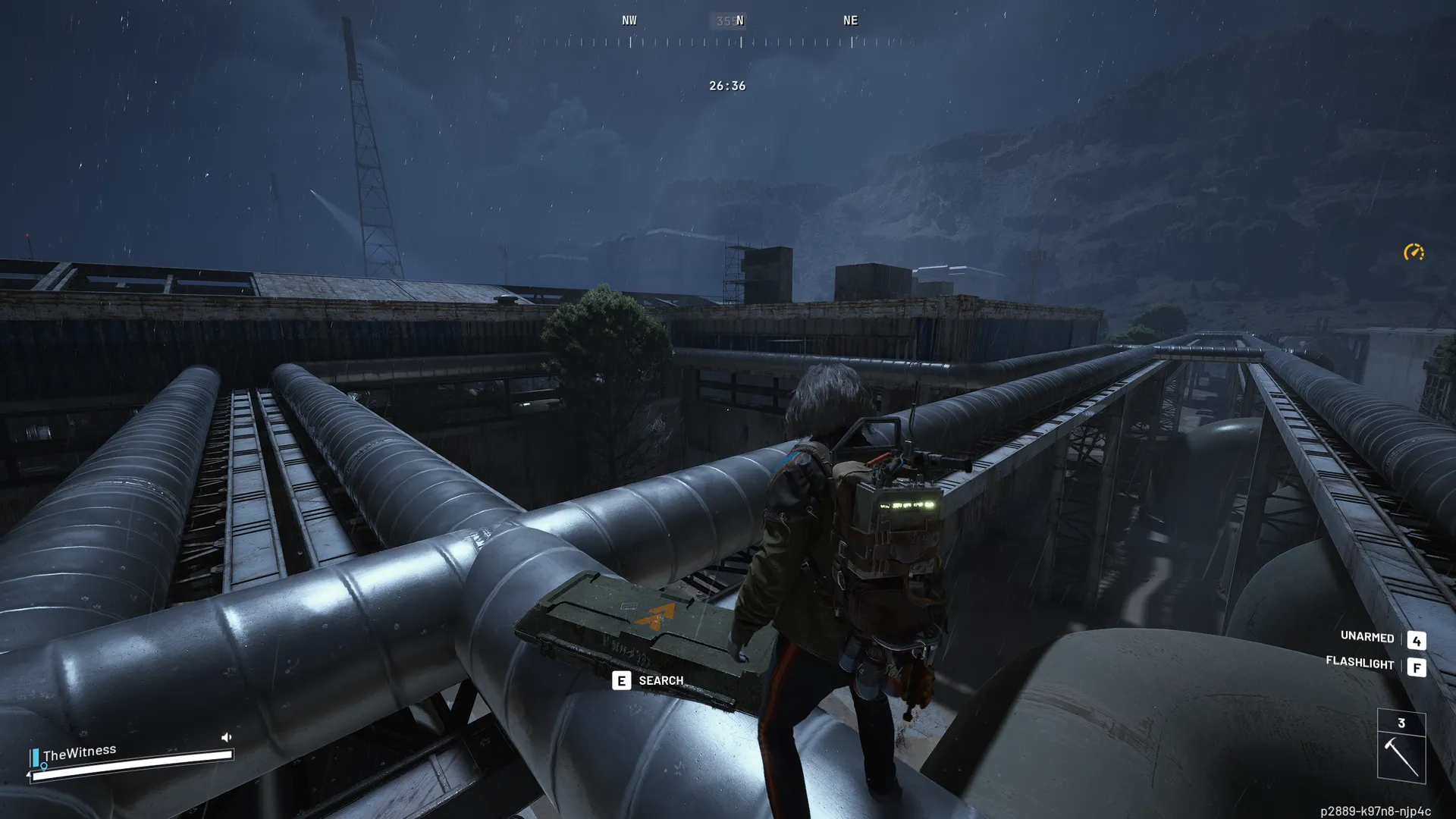Image resolution: width=1456 pixels, height=819 pixels.
Task: Click the speaker icon beside TheWitness
Action: (226, 737)
